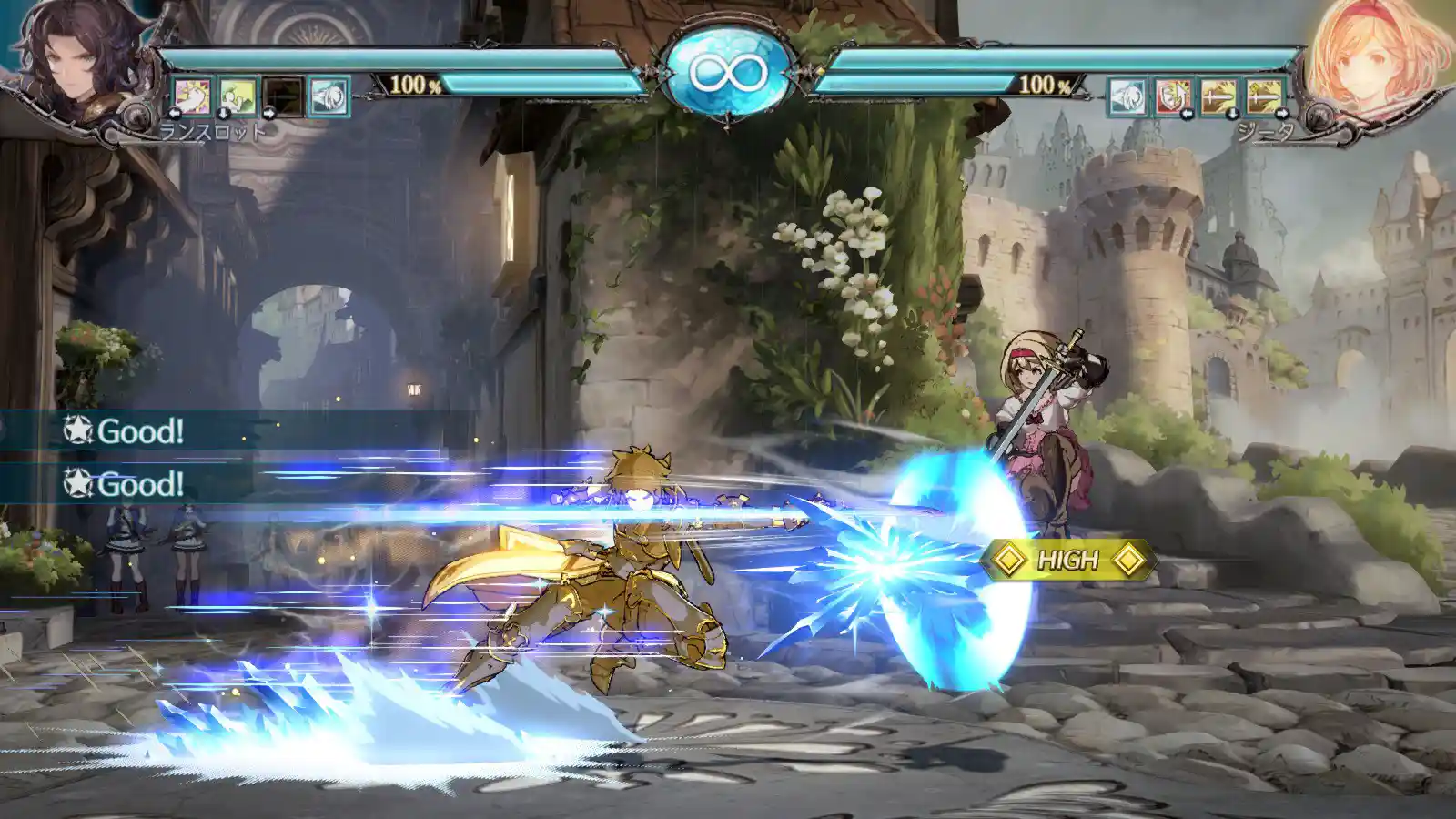Select Lancelot's pink back-arrow skill icon
The height and width of the screenshot is (819, 1456).
pos(192,96)
